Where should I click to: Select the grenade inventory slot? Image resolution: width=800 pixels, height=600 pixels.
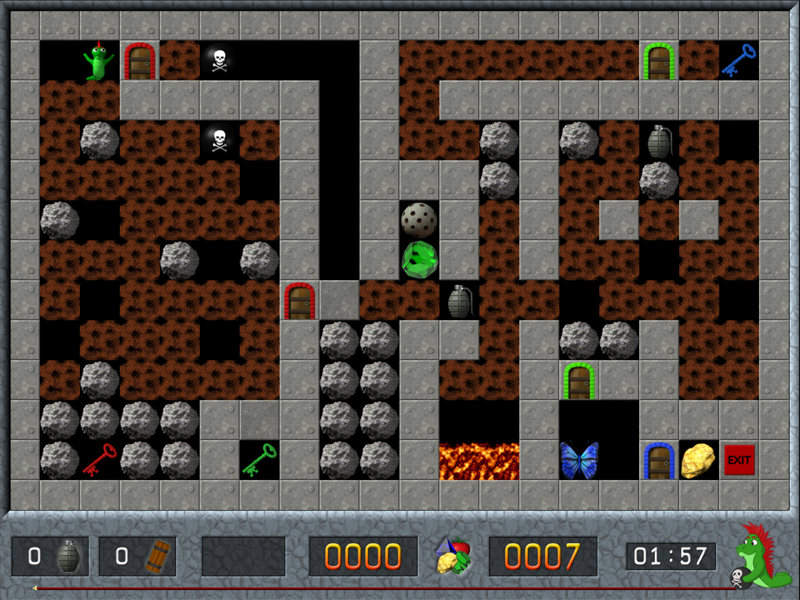(50, 556)
